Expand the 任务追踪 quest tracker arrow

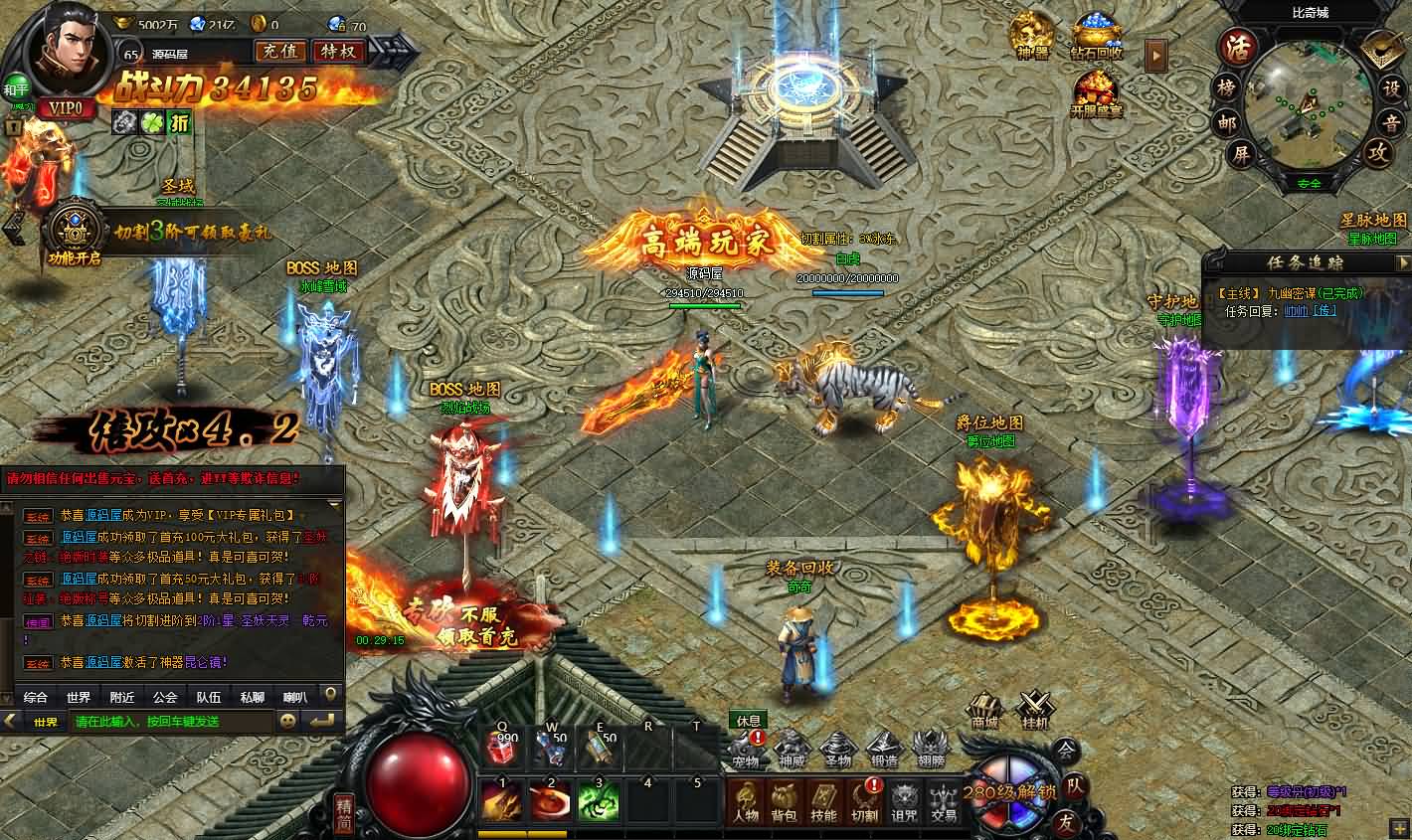(1404, 263)
